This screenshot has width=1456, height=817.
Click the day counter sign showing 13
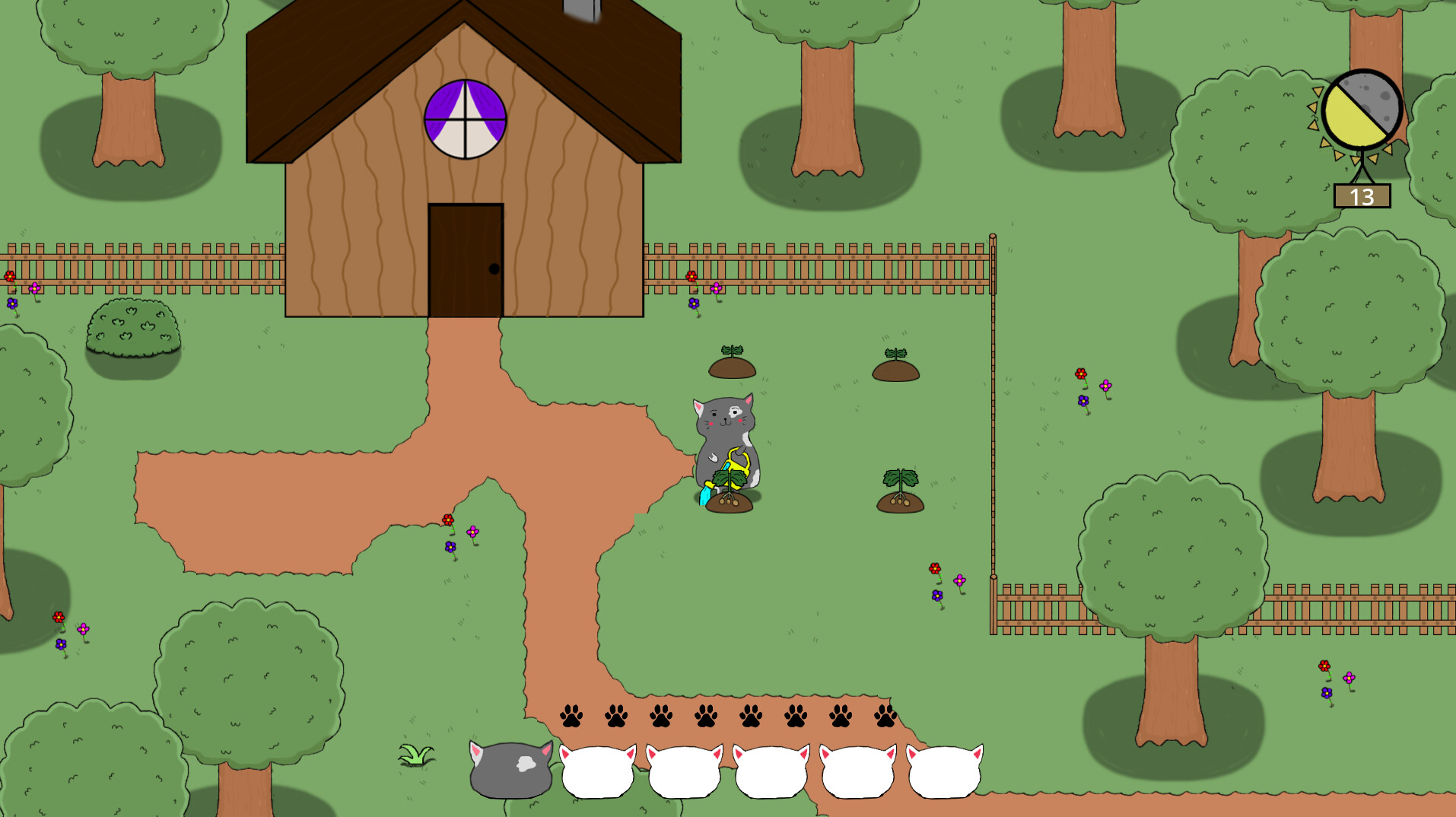(1361, 196)
